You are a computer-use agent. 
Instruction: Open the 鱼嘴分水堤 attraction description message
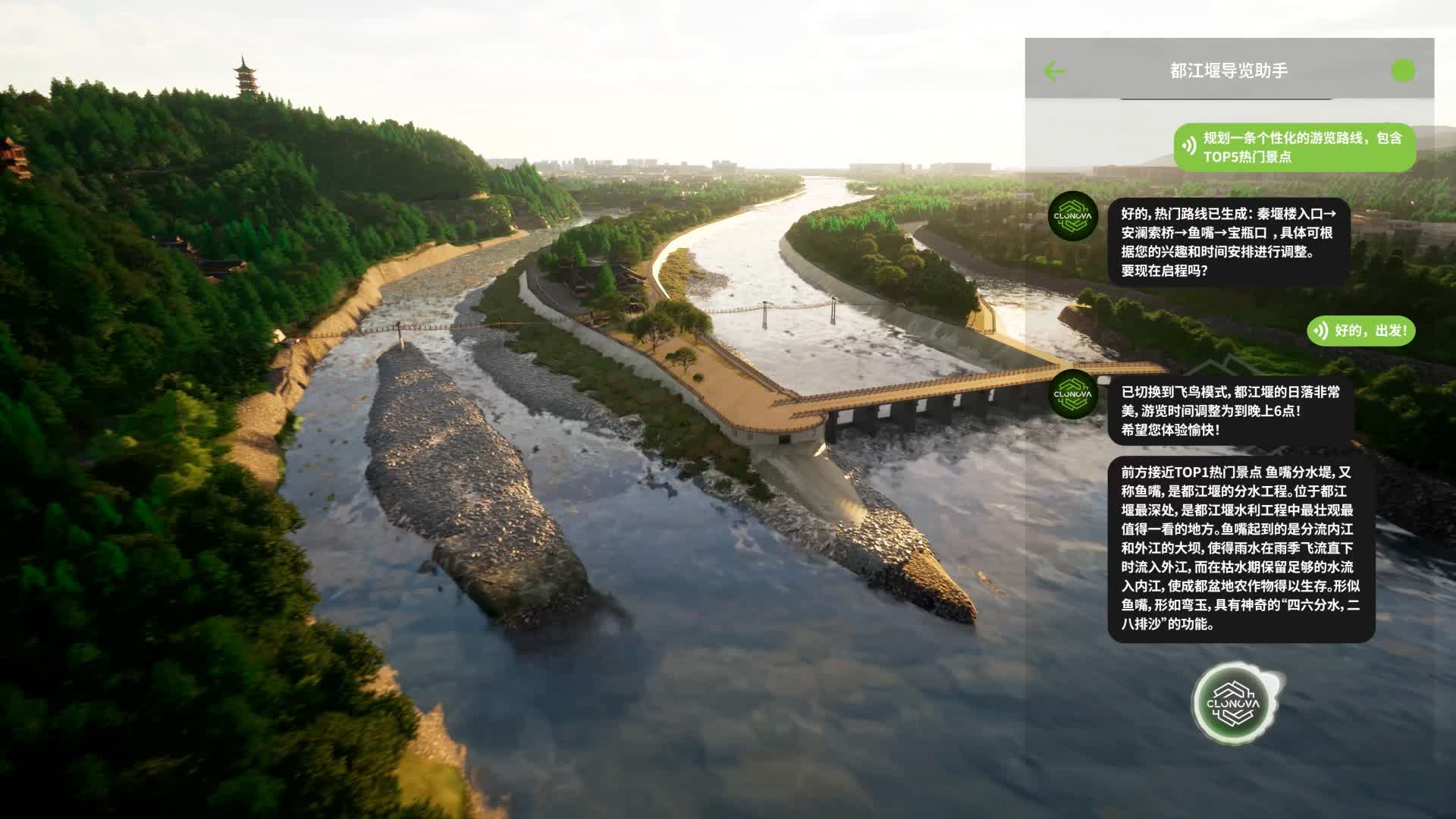pos(1241,548)
